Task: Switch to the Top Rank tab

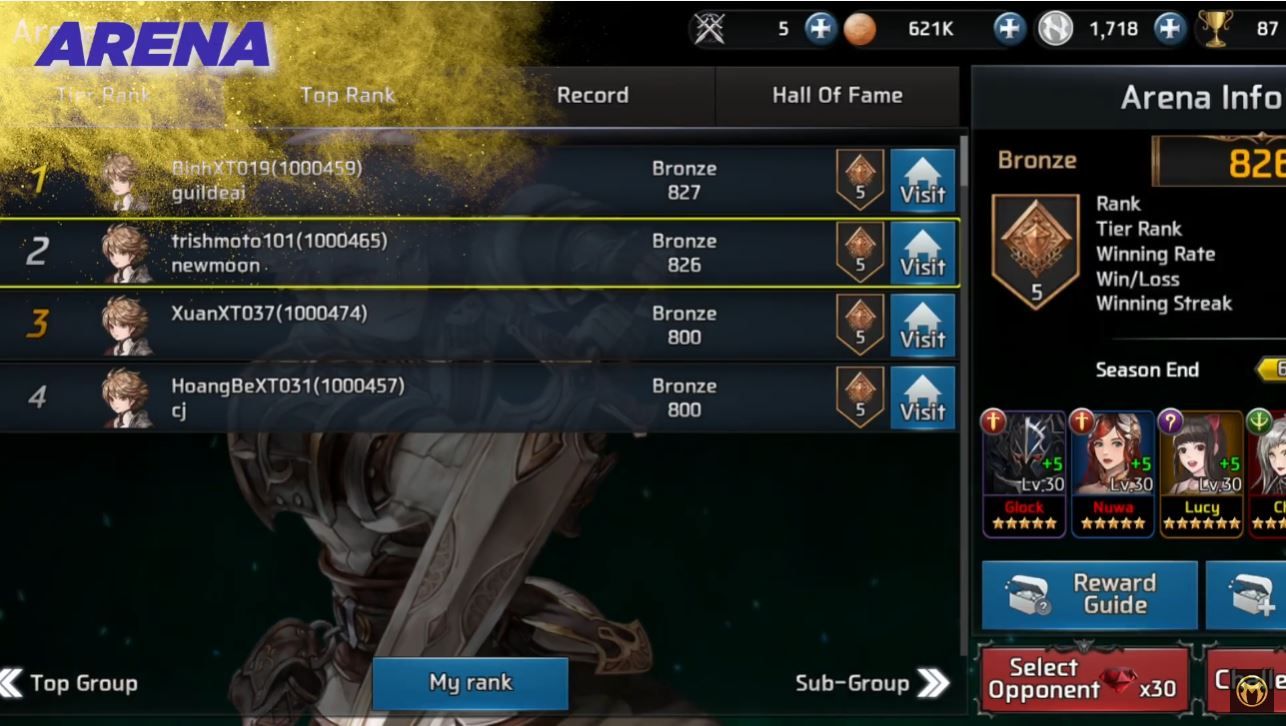Action: (347, 96)
